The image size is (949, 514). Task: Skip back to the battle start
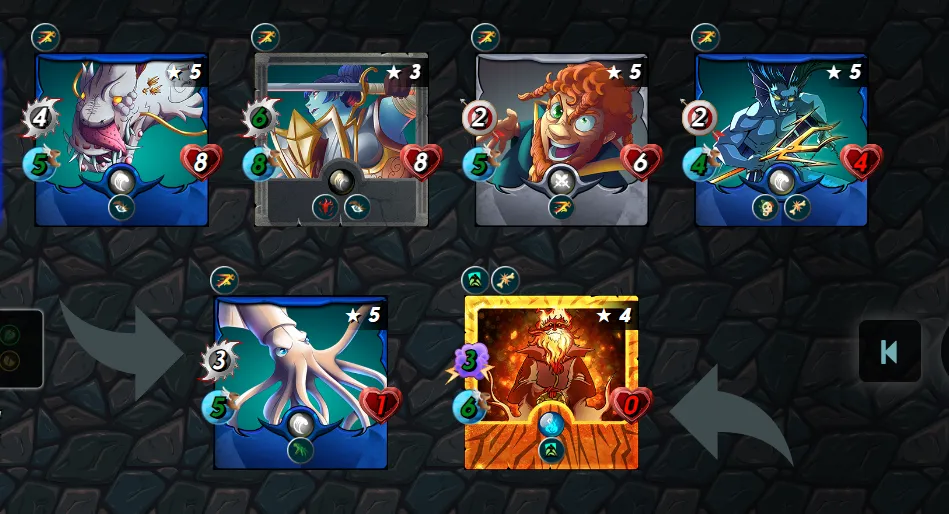(889, 351)
